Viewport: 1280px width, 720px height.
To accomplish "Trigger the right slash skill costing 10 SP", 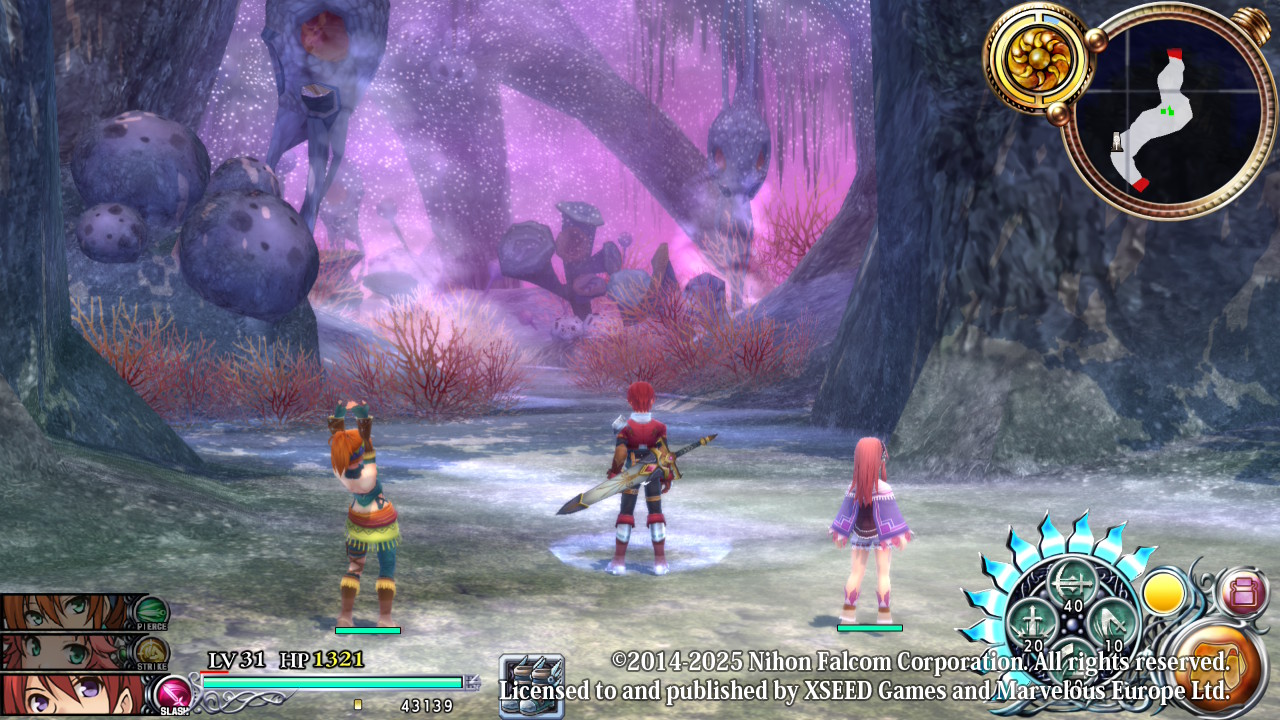I will tap(1111, 623).
